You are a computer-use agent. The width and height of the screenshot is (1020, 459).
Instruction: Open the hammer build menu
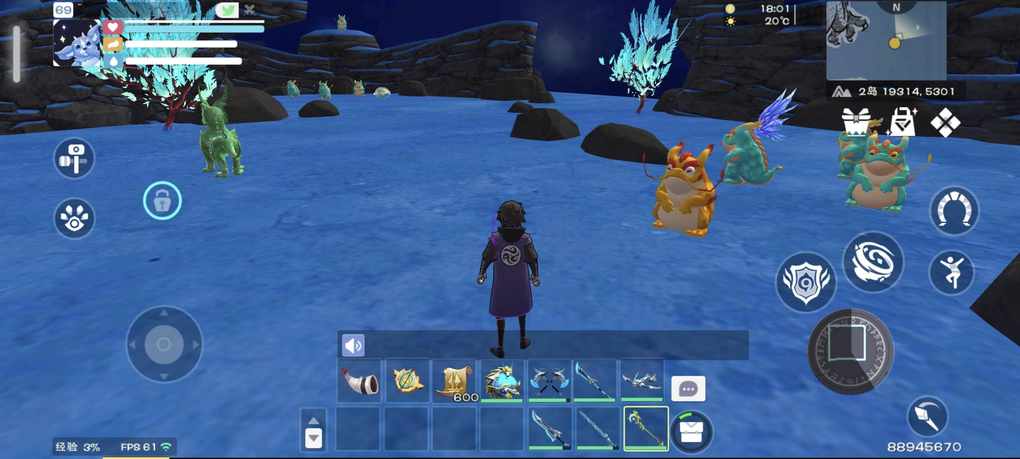point(74,158)
